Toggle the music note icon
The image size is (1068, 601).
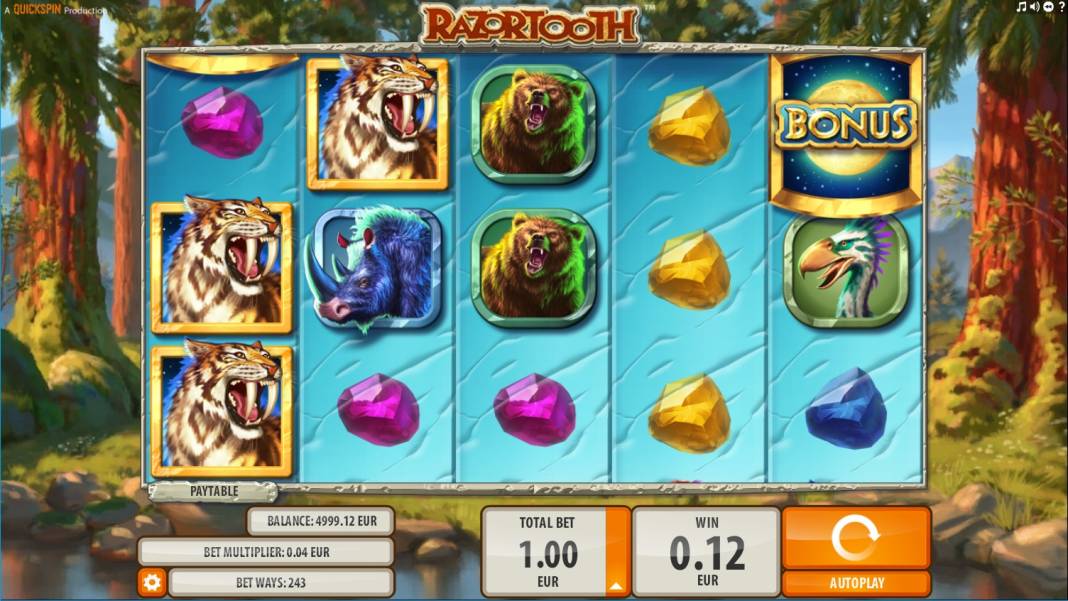[1022, 8]
